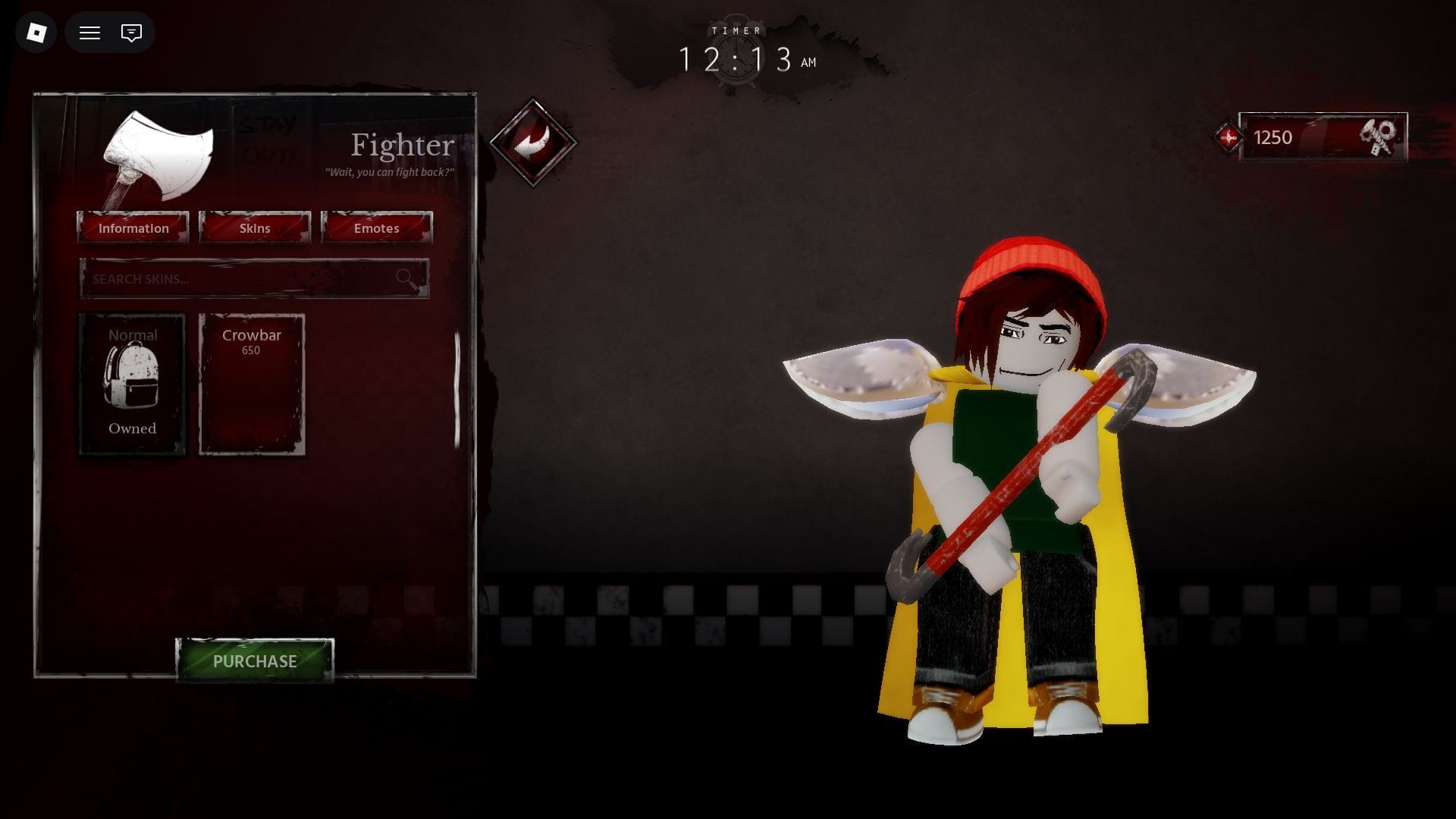1456x819 pixels.
Task: Go back with the diamond arrow button
Action: tap(533, 142)
